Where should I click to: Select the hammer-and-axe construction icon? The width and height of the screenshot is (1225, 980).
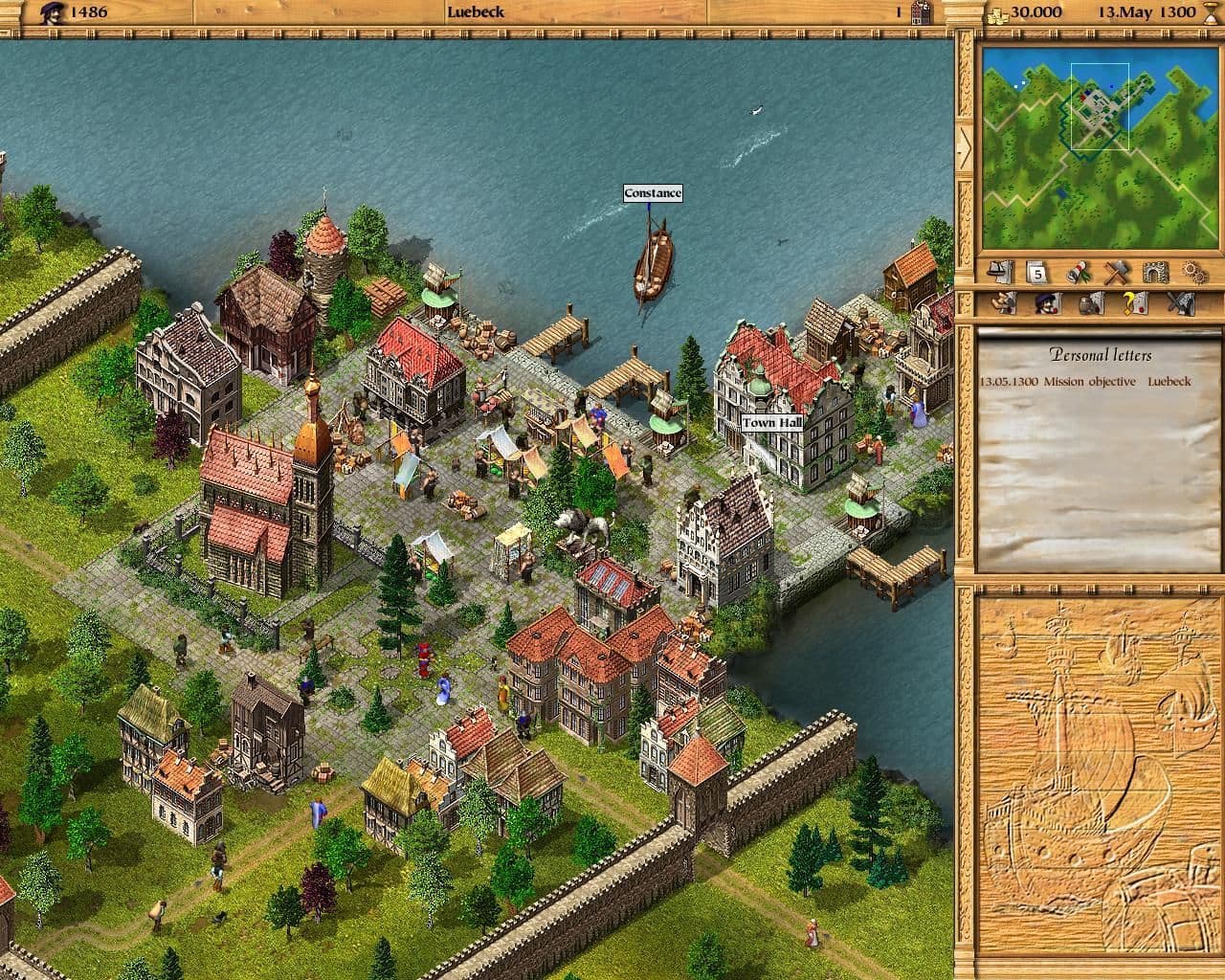(1117, 273)
